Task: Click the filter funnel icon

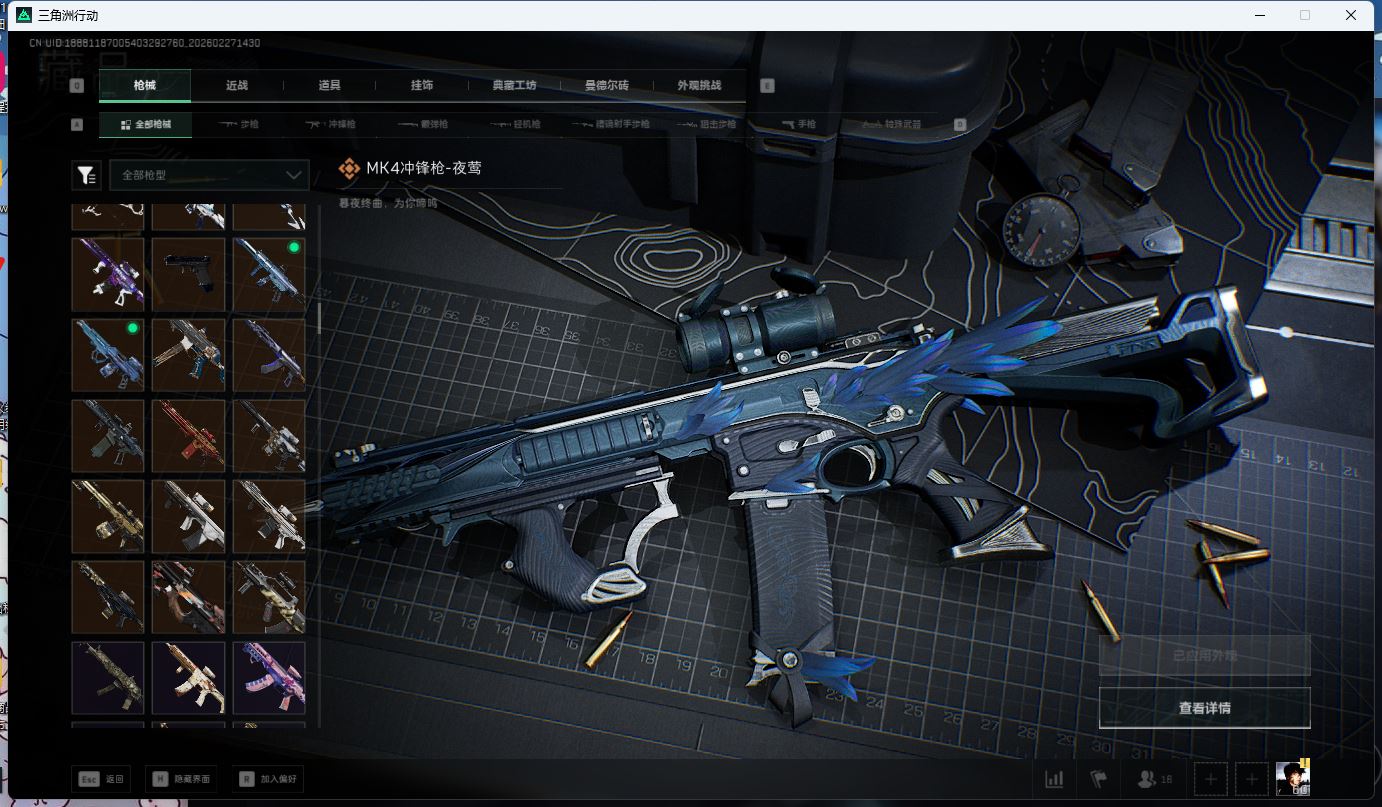Action: pyautogui.click(x=86, y=176)
